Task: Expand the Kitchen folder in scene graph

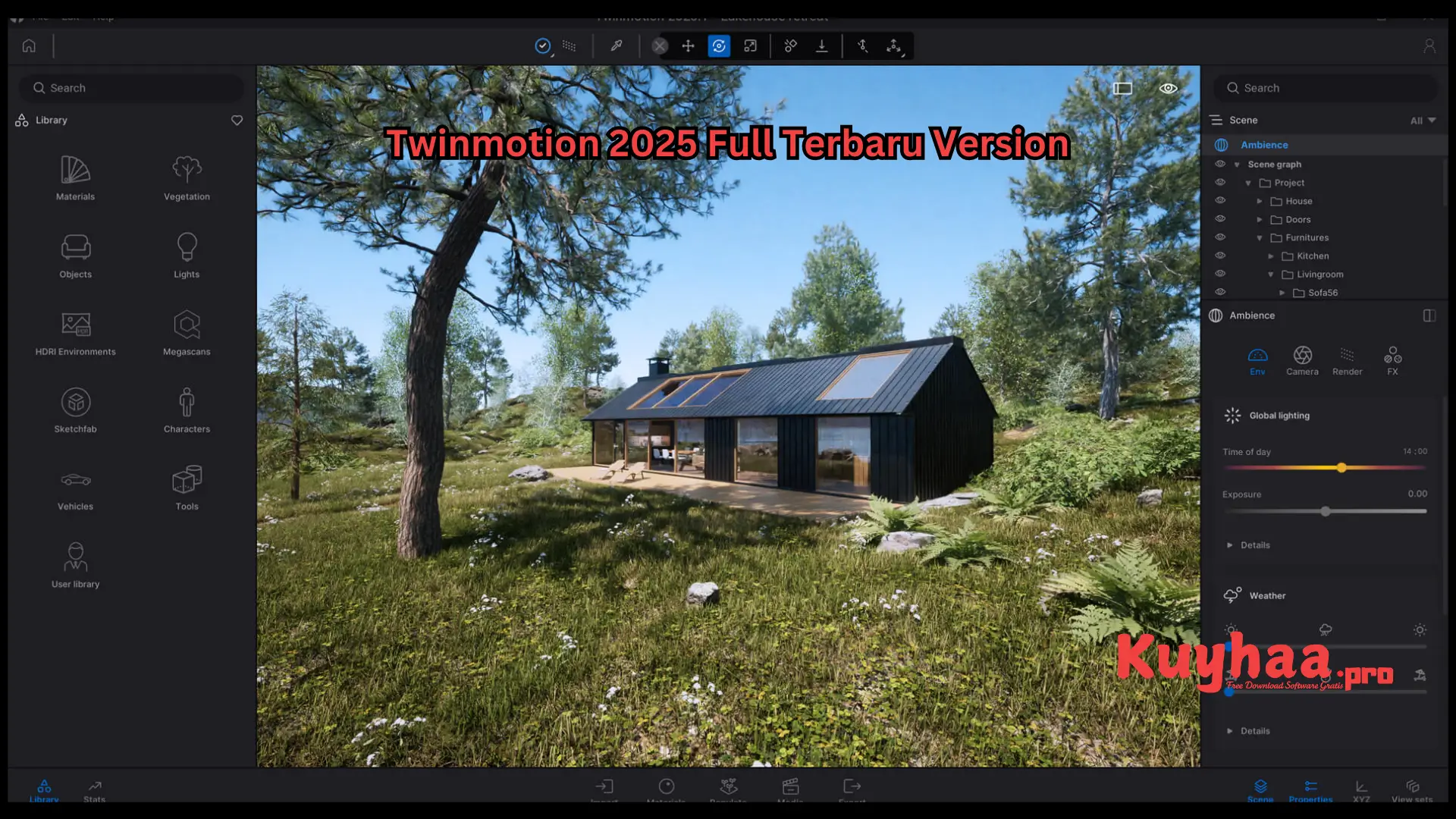Action: (1272, 256)
